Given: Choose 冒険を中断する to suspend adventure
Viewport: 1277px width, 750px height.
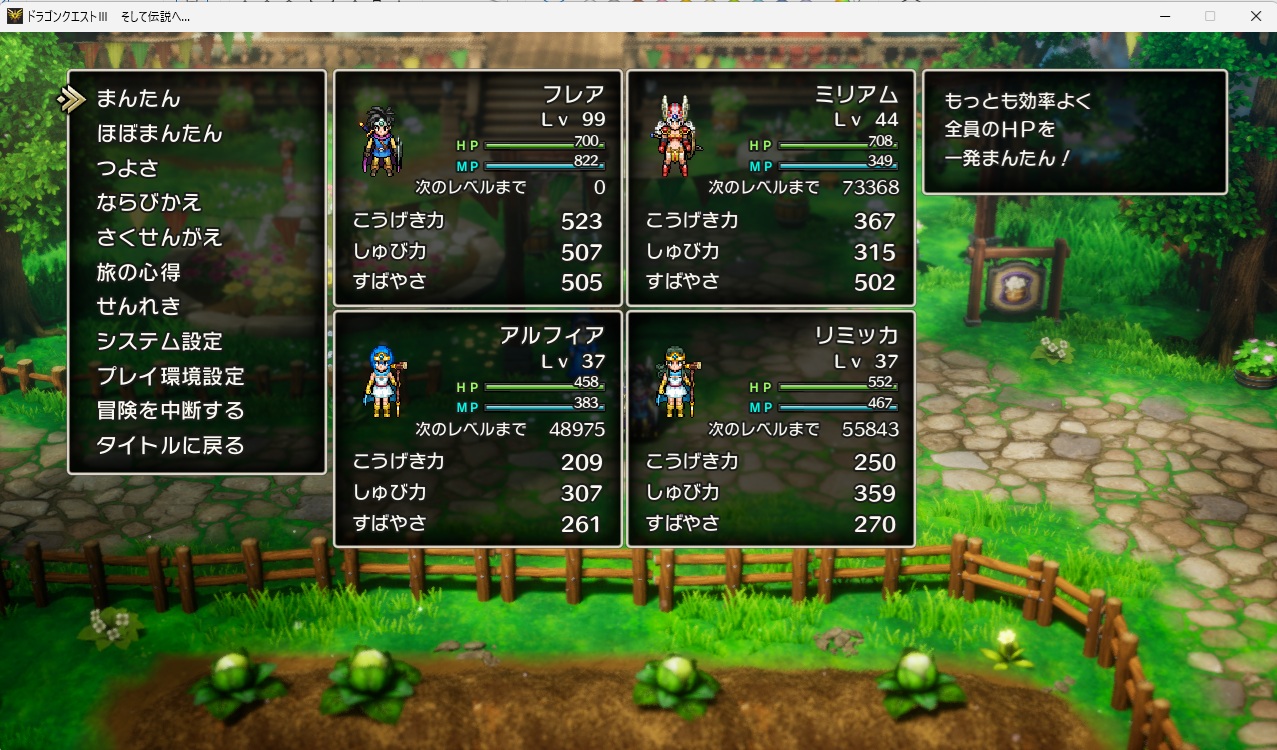Looking at the screenshot, I should pyautogui.click(x=170, y=411).
